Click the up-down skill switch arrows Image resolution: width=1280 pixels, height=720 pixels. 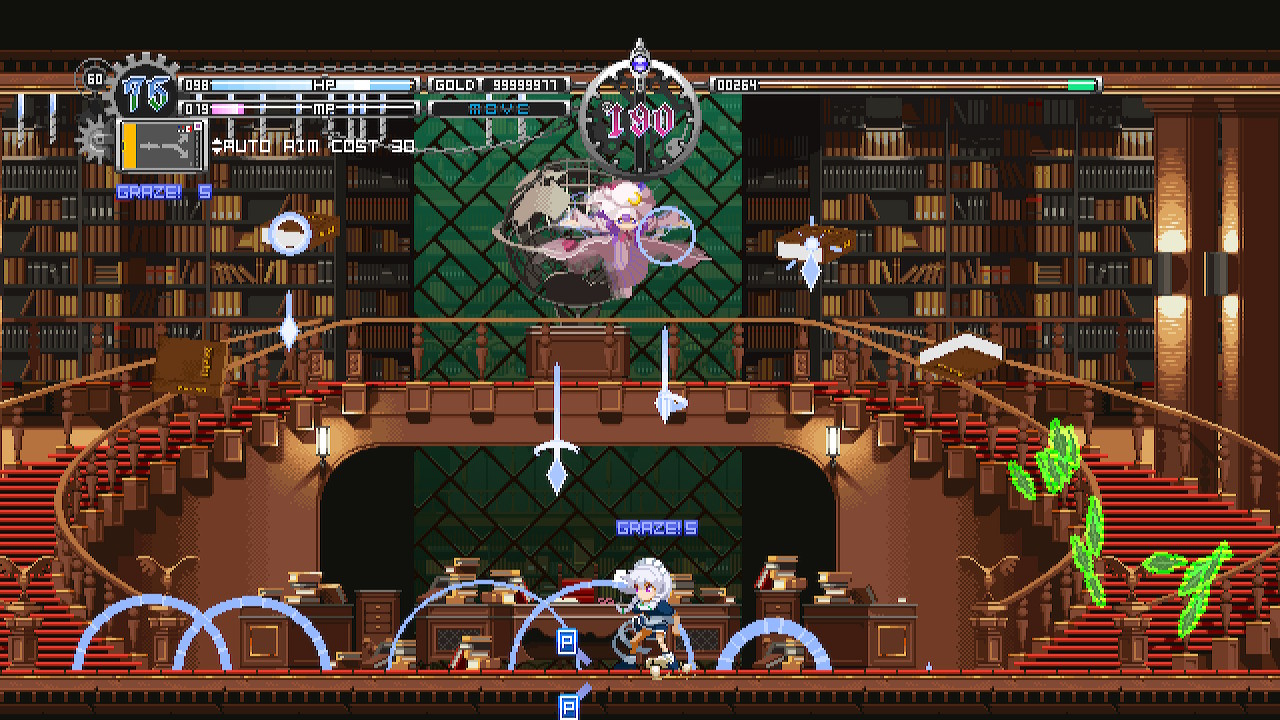click(x=217, y=147)
